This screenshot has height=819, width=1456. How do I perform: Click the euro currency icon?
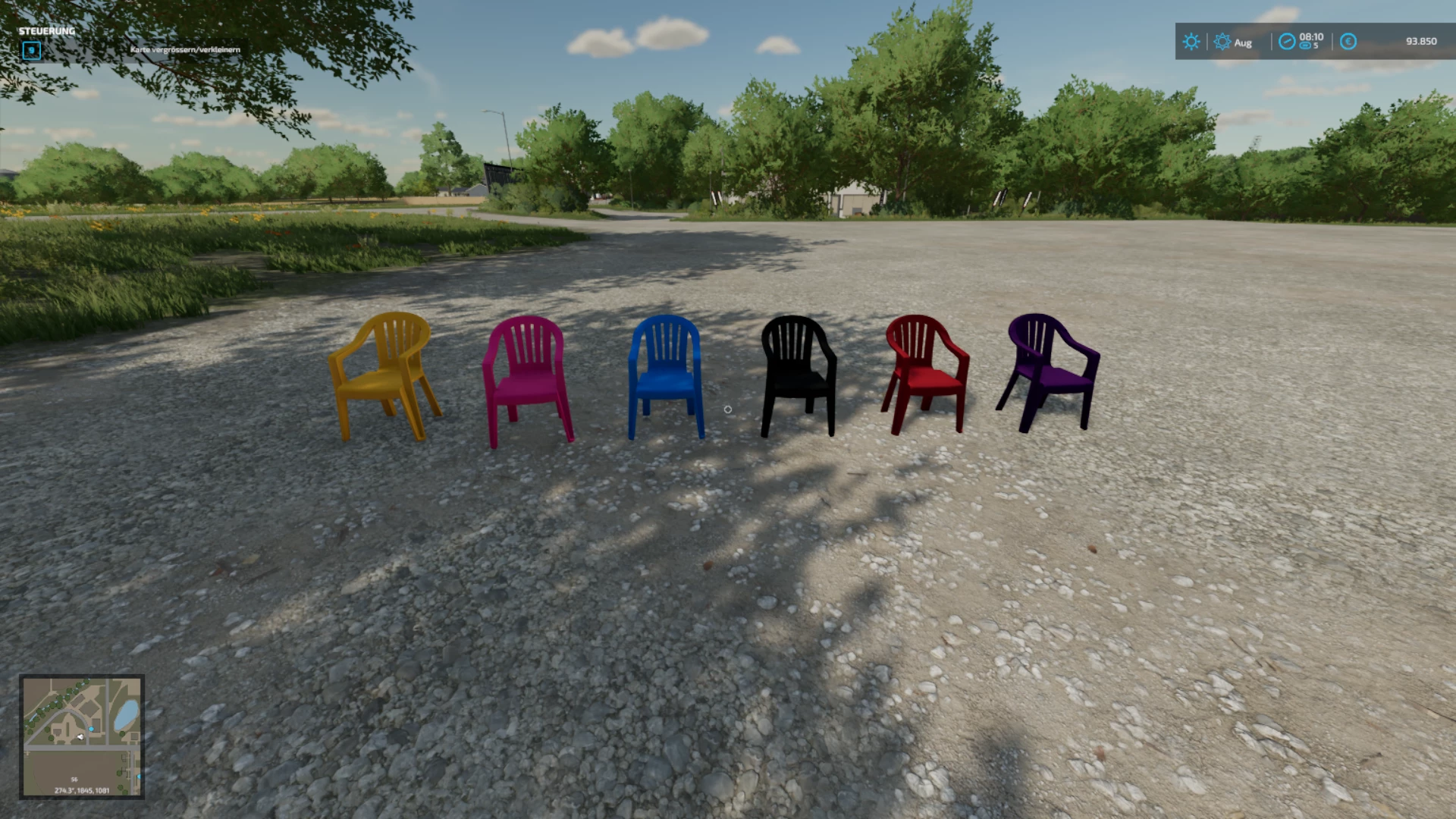pos(1348,42)
